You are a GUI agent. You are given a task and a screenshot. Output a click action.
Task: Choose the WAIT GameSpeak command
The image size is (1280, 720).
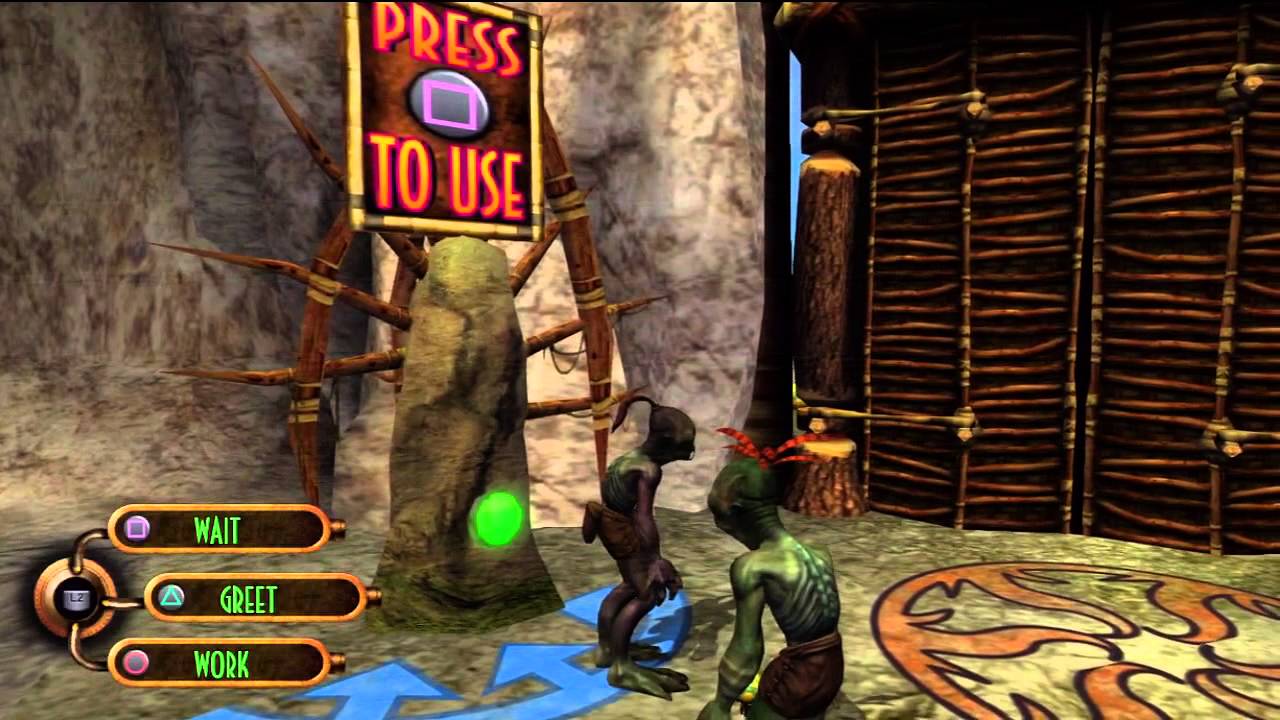click(219, 529)
